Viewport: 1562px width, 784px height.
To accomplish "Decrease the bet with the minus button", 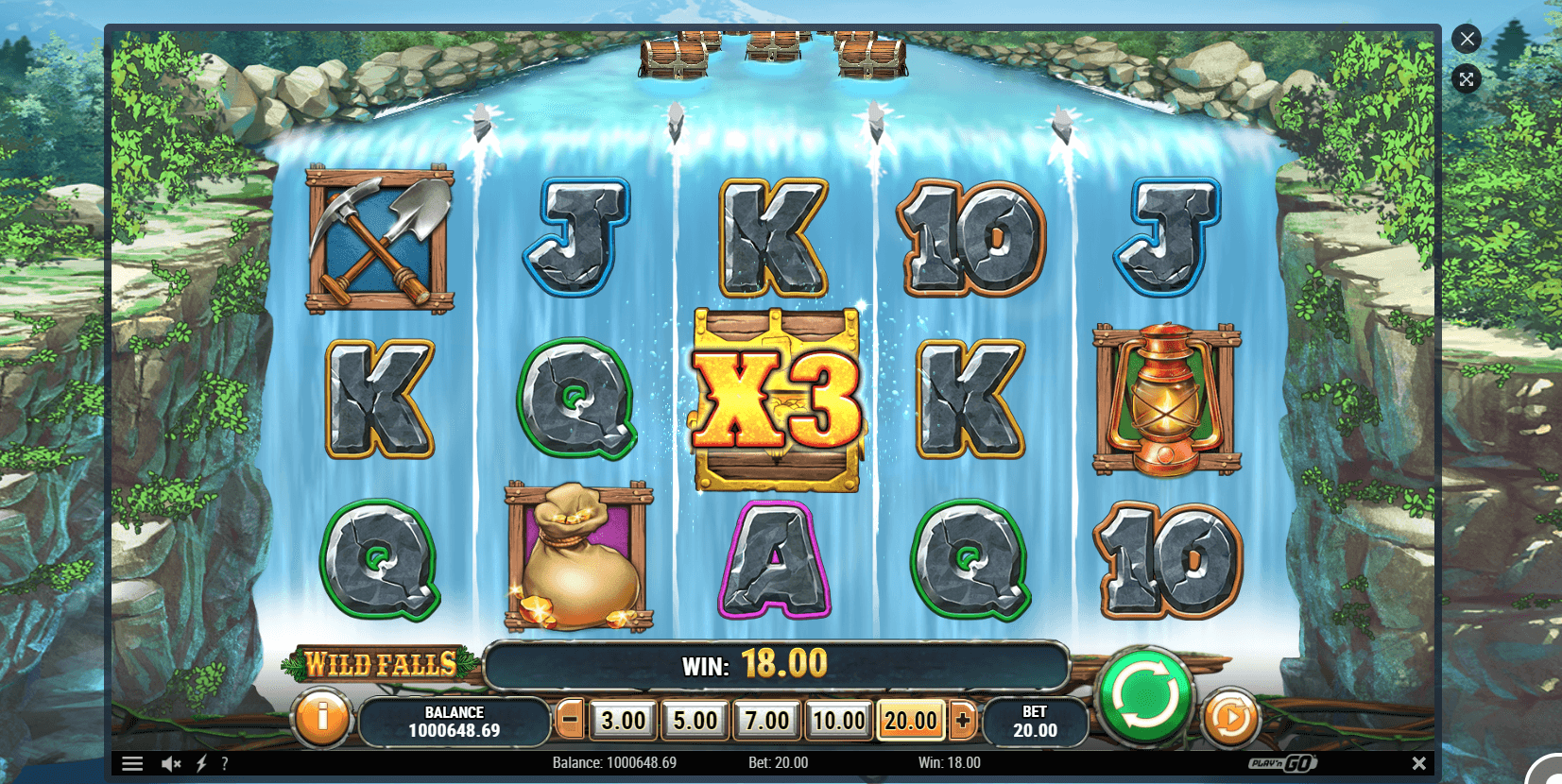I will pos(570,721).
